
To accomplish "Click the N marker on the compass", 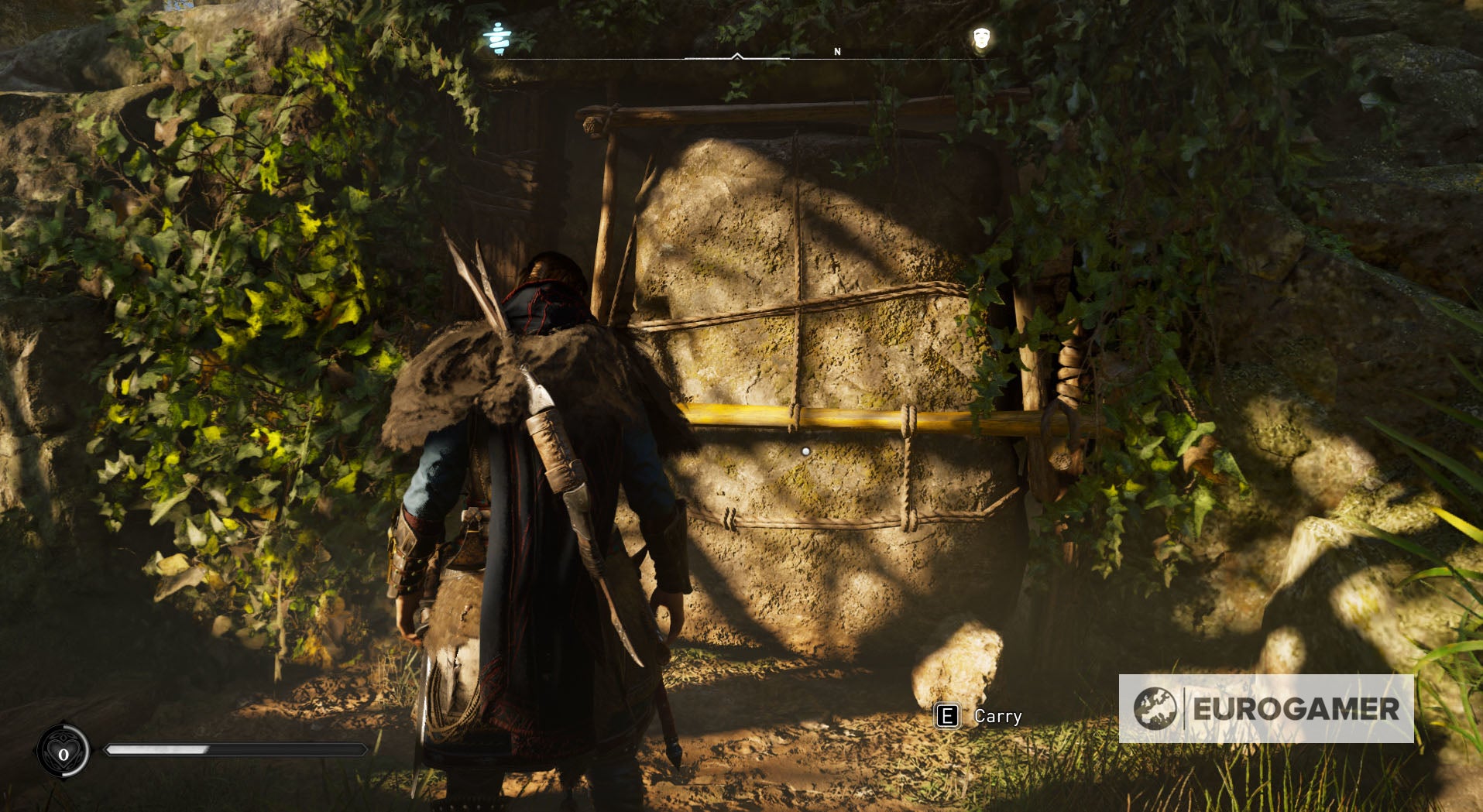I will pos(836,51).
